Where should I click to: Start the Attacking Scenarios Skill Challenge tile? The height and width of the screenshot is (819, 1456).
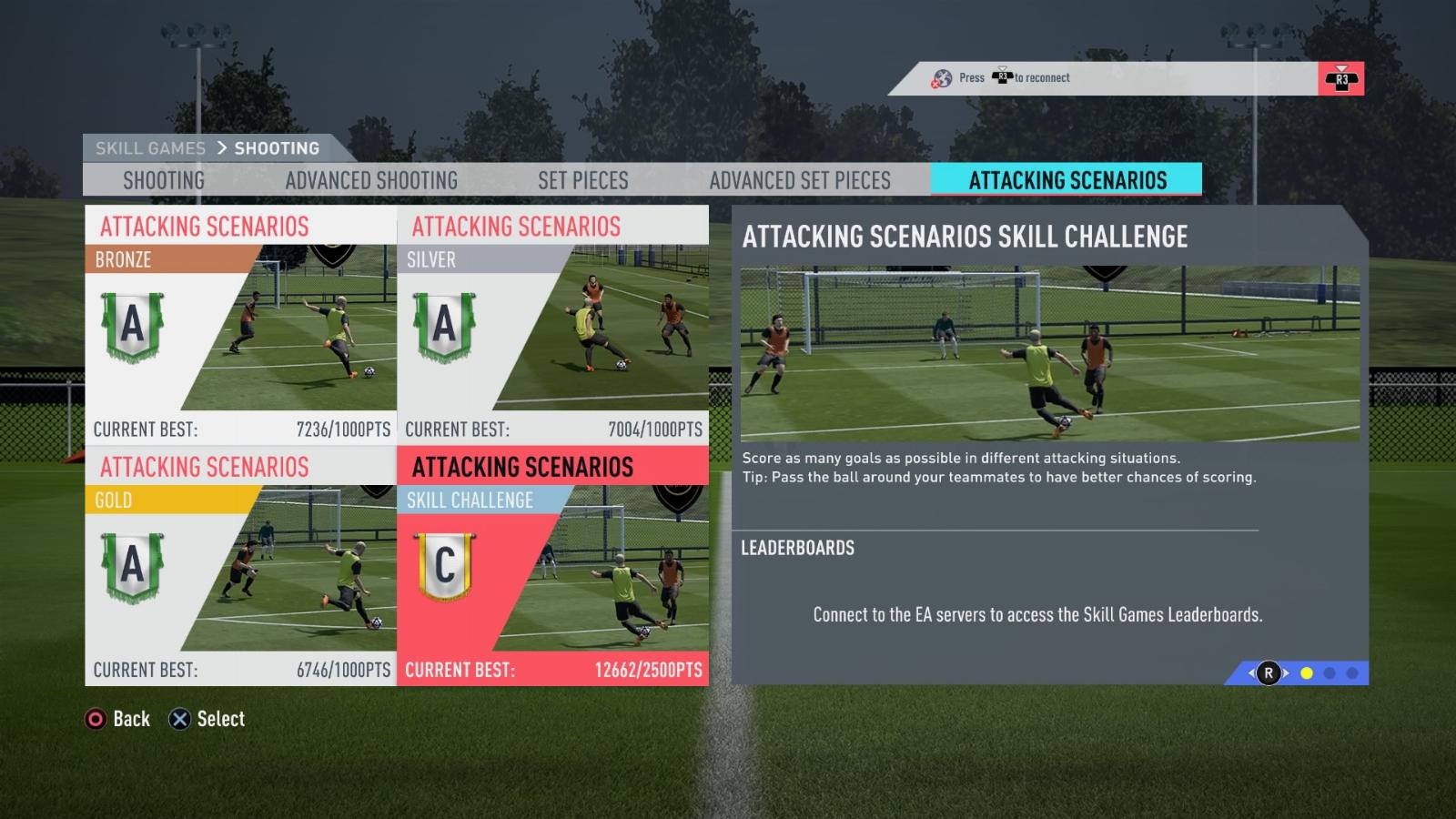pos(553,565)
